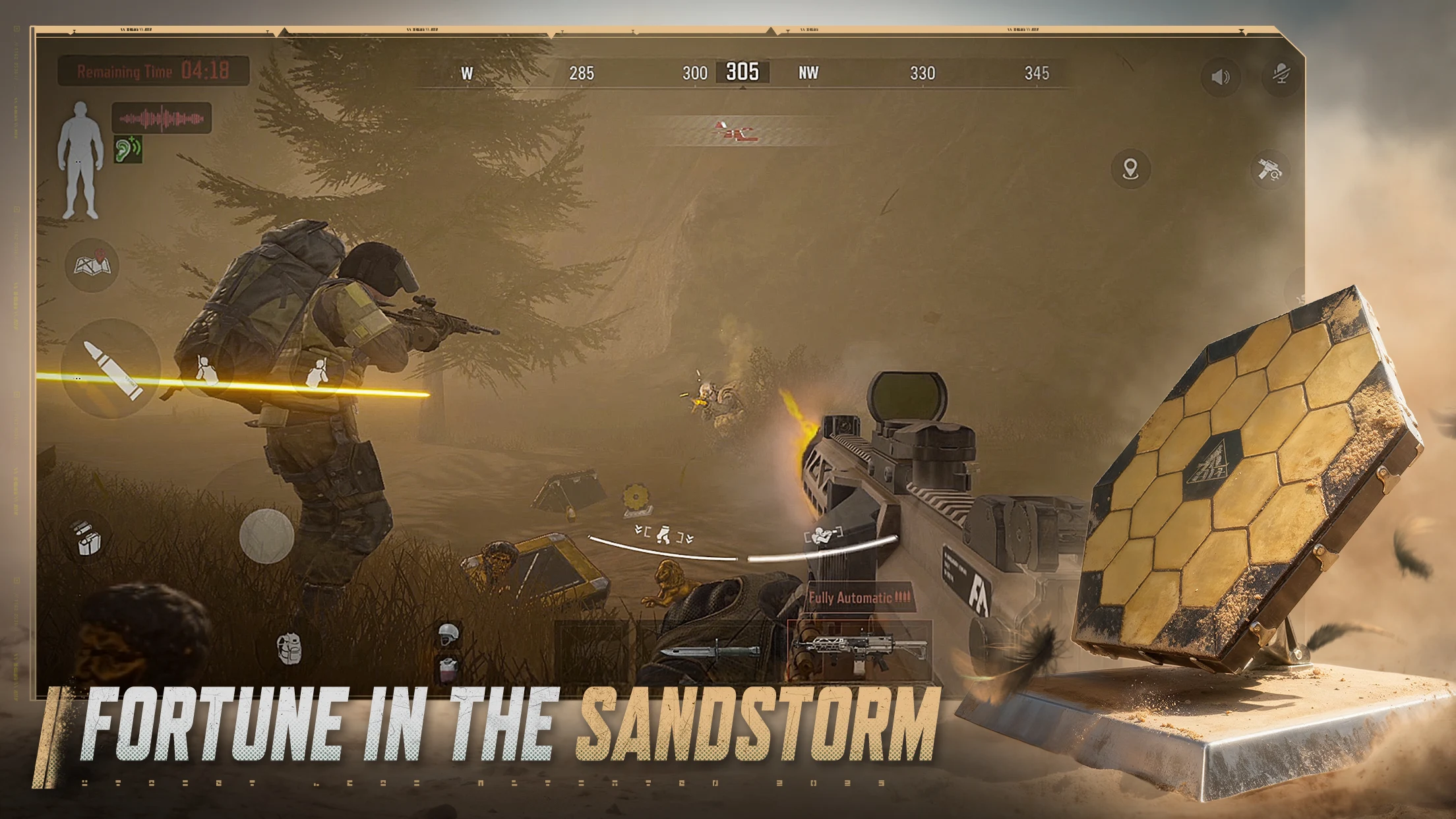Toggle the speaker sound icon

point(1221,77)
